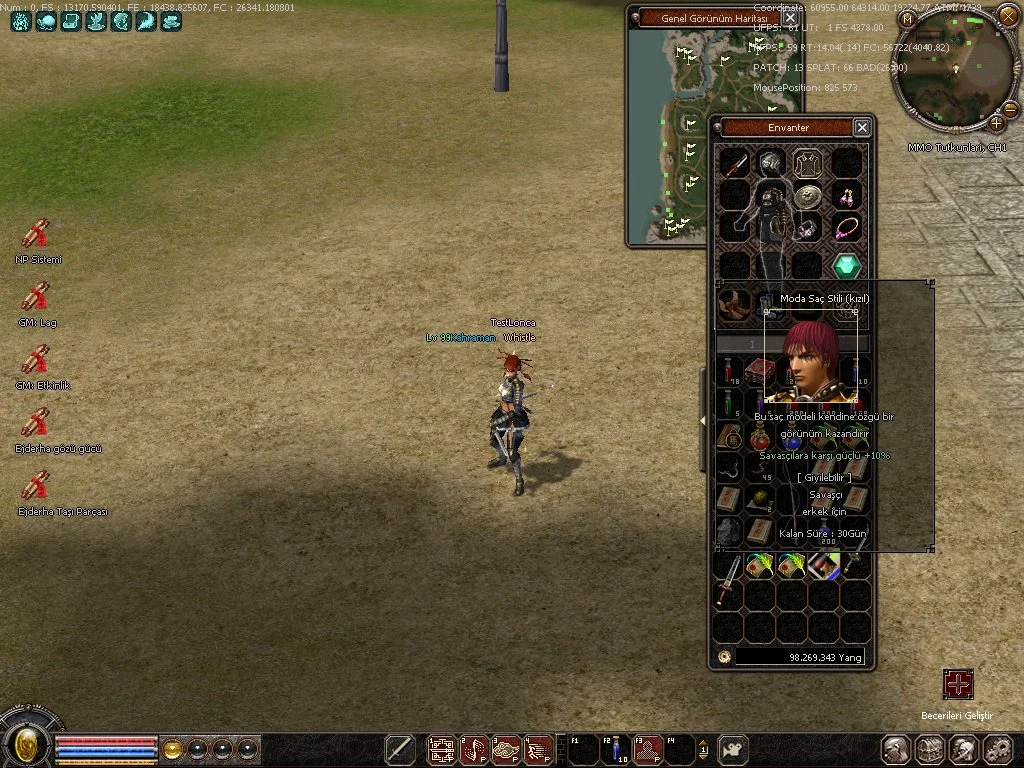Click the Ejderha Taşı Parçası scroll icon
The image size is (1024, 768).
coord(36,486)
